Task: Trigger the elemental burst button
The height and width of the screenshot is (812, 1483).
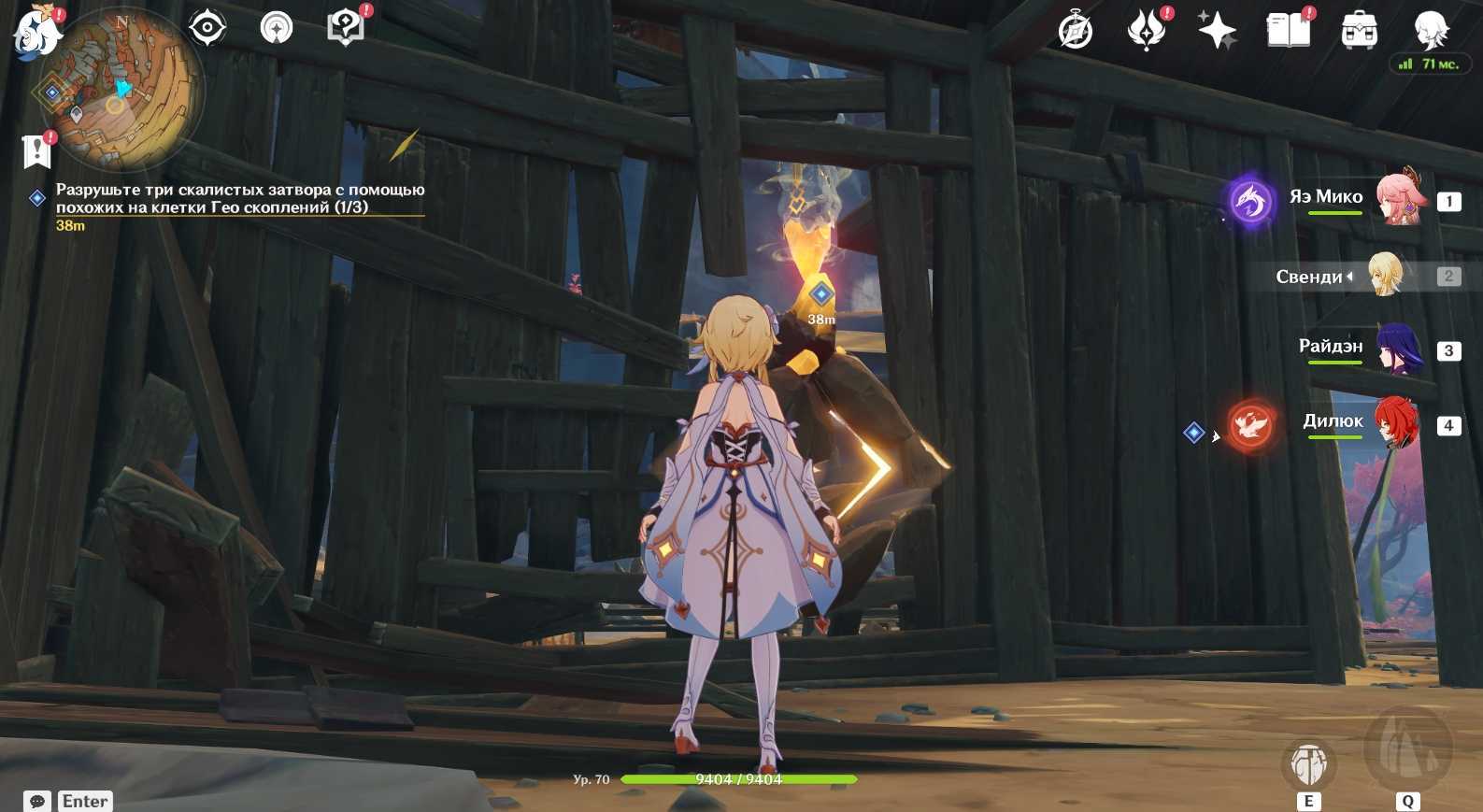Action: [1407, 749]
